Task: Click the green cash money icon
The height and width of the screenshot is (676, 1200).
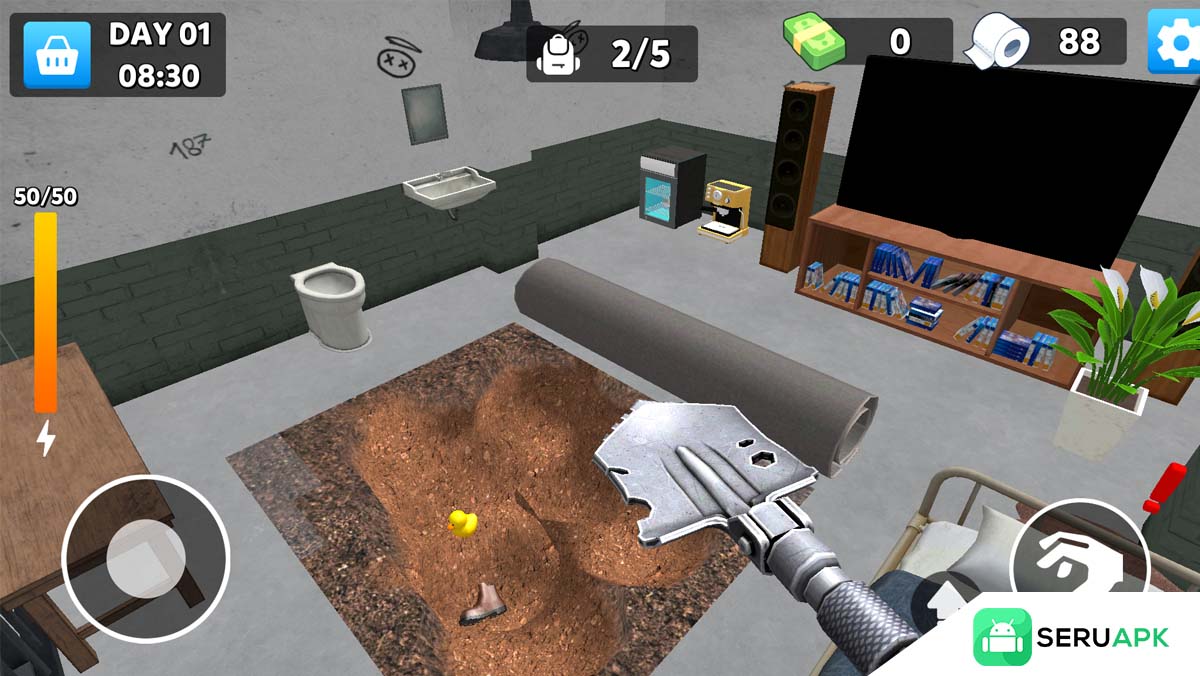Action: pyautogui.click(x=814, y=40)
